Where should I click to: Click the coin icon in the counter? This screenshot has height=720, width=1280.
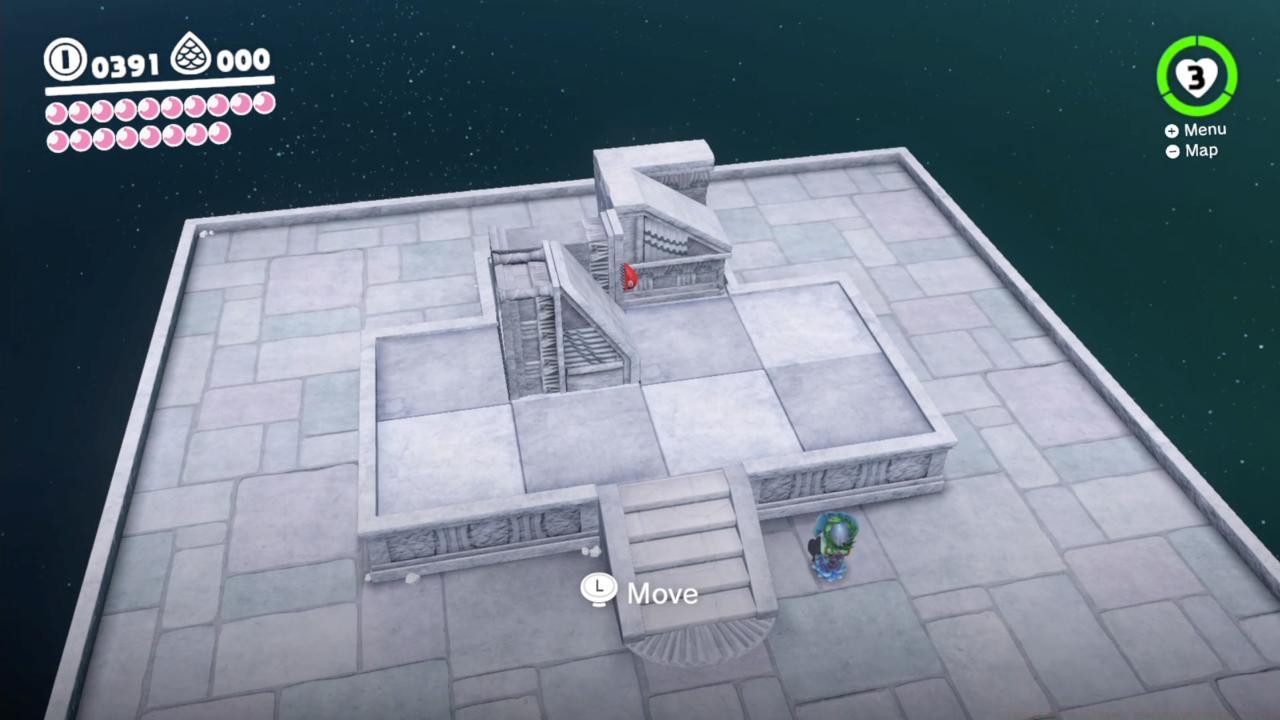pyautogui.click(x=64, y=60)
